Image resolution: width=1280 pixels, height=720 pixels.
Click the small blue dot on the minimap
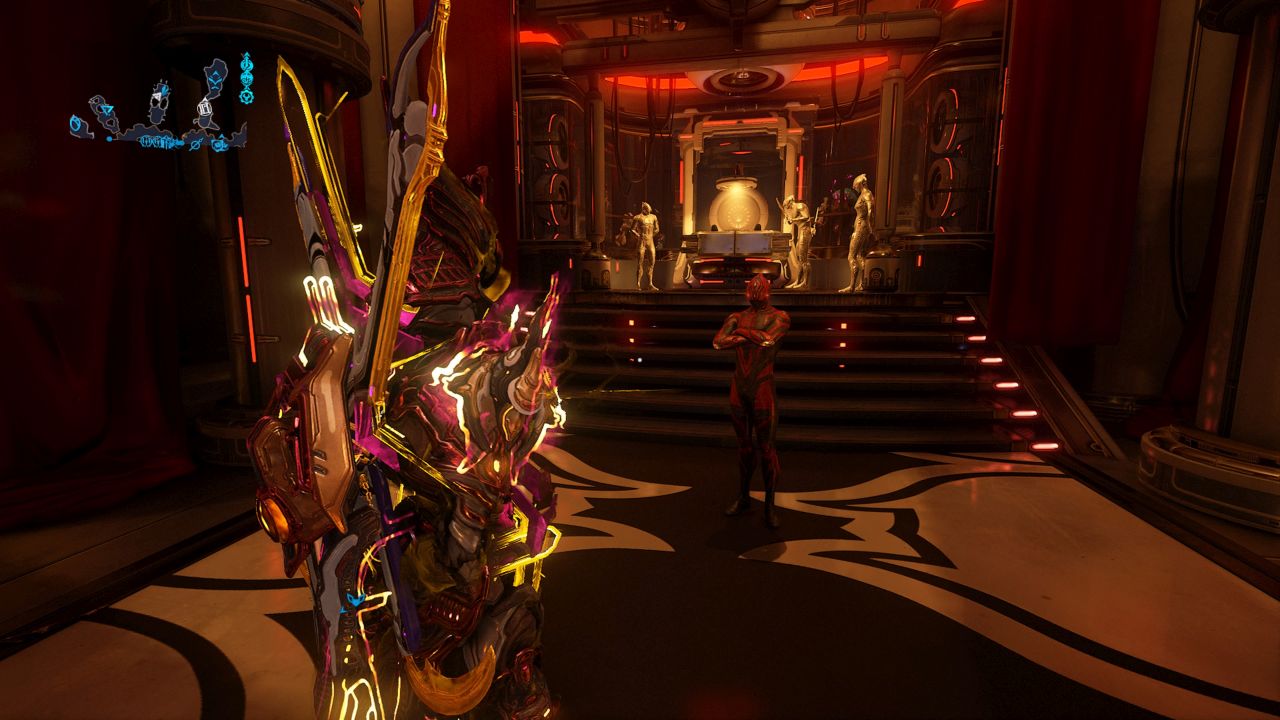point(109,139)
